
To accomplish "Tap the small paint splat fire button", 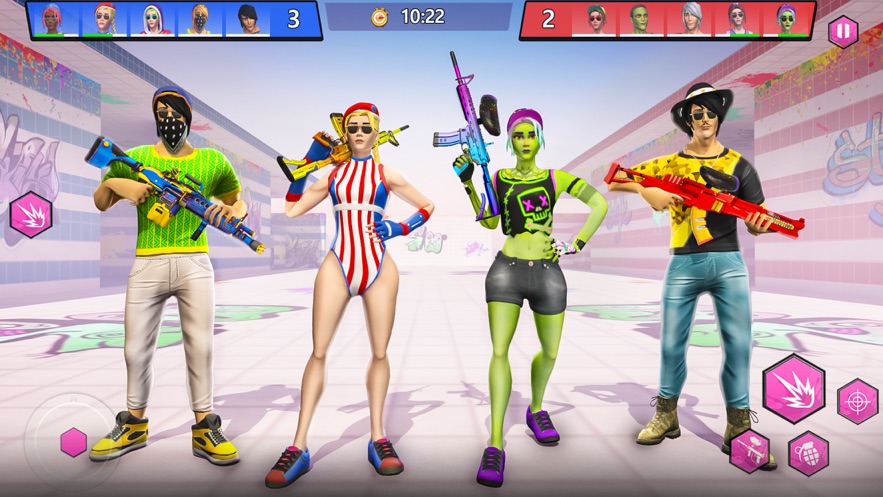I will (x=31, y=215).
